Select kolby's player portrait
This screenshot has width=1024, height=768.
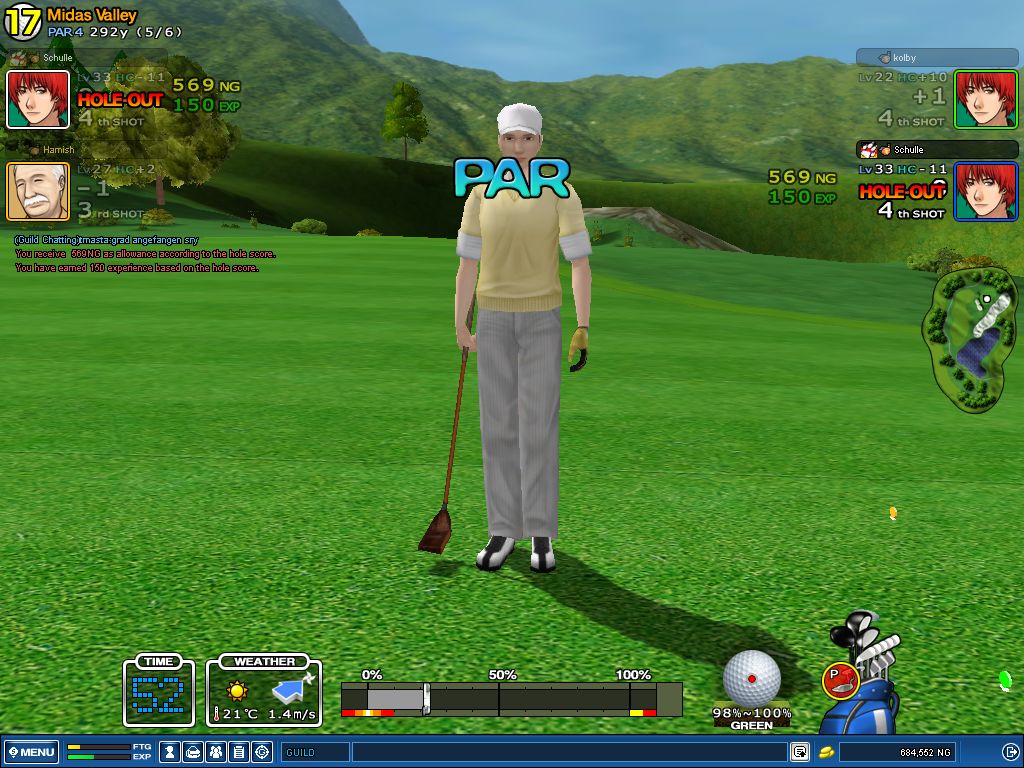click(x=985, y=99)
